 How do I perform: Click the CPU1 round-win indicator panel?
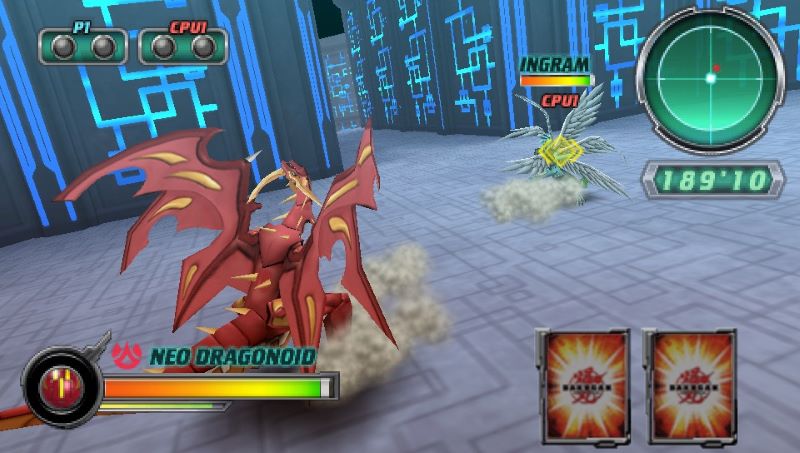click(x=182, y=46)
